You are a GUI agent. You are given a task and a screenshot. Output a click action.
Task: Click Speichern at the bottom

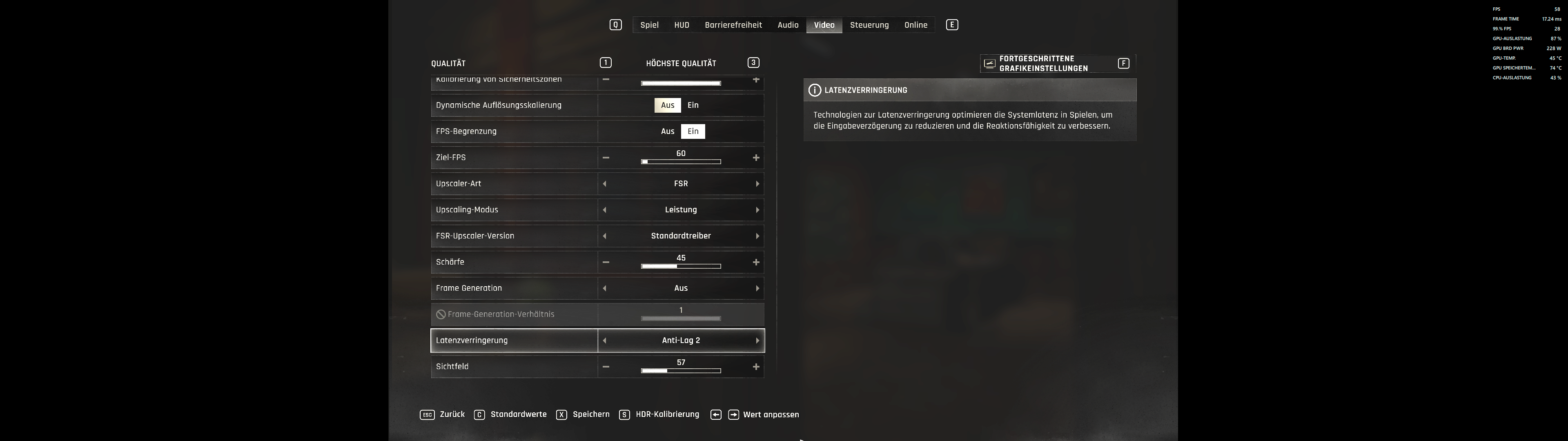[x=589, y=414]
